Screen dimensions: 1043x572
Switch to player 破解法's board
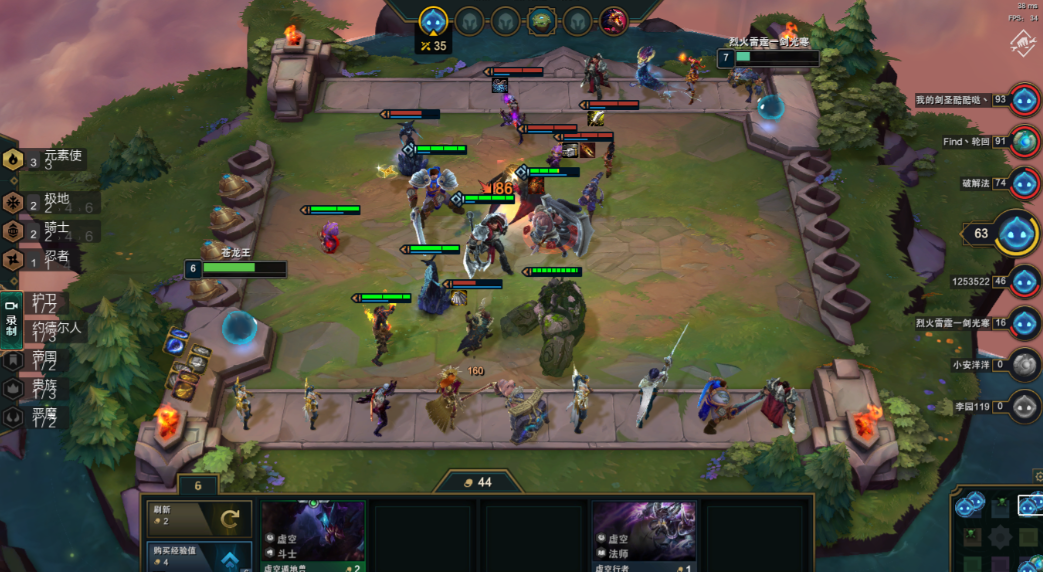1023,183
